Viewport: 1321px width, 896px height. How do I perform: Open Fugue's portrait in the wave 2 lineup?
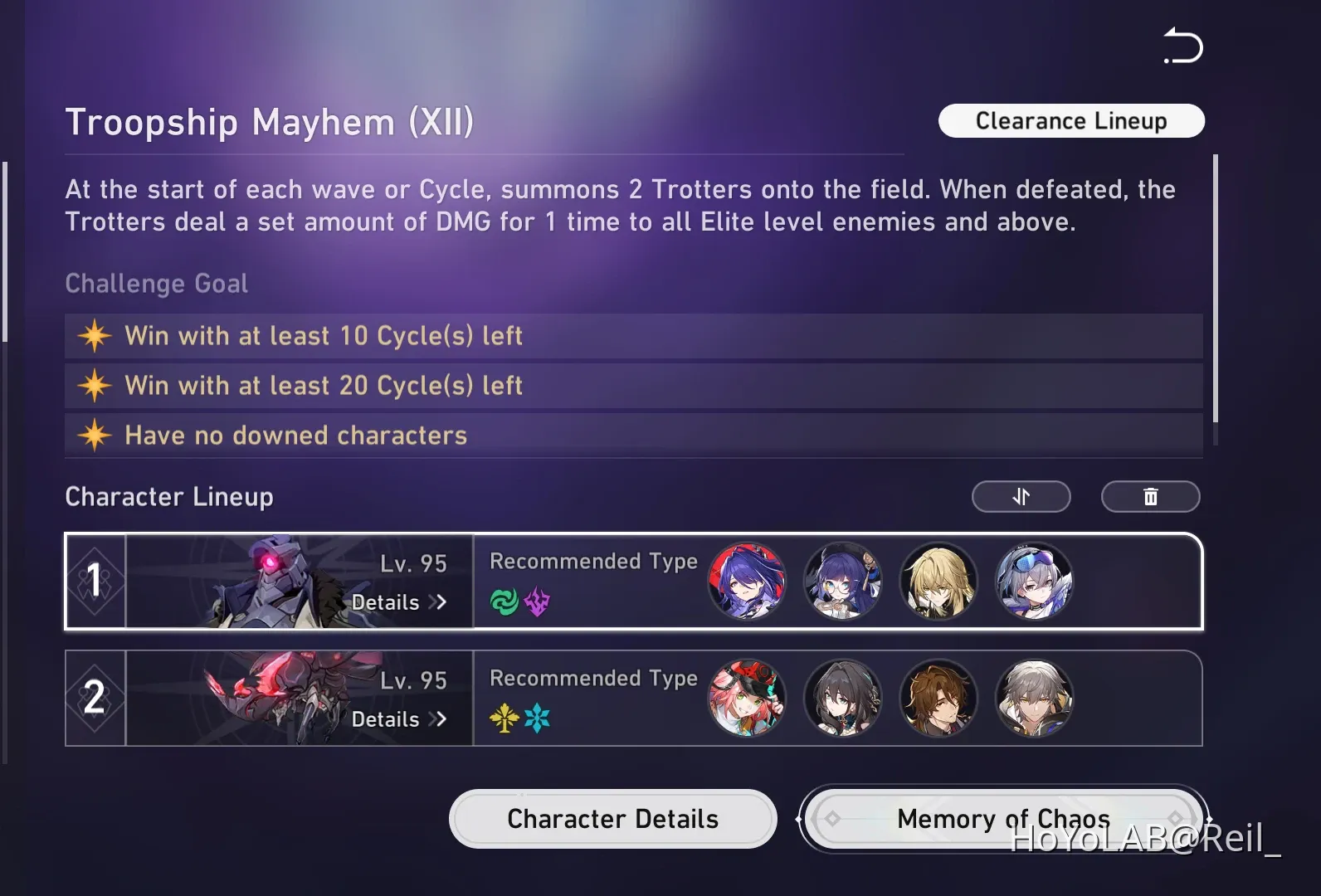747,698
